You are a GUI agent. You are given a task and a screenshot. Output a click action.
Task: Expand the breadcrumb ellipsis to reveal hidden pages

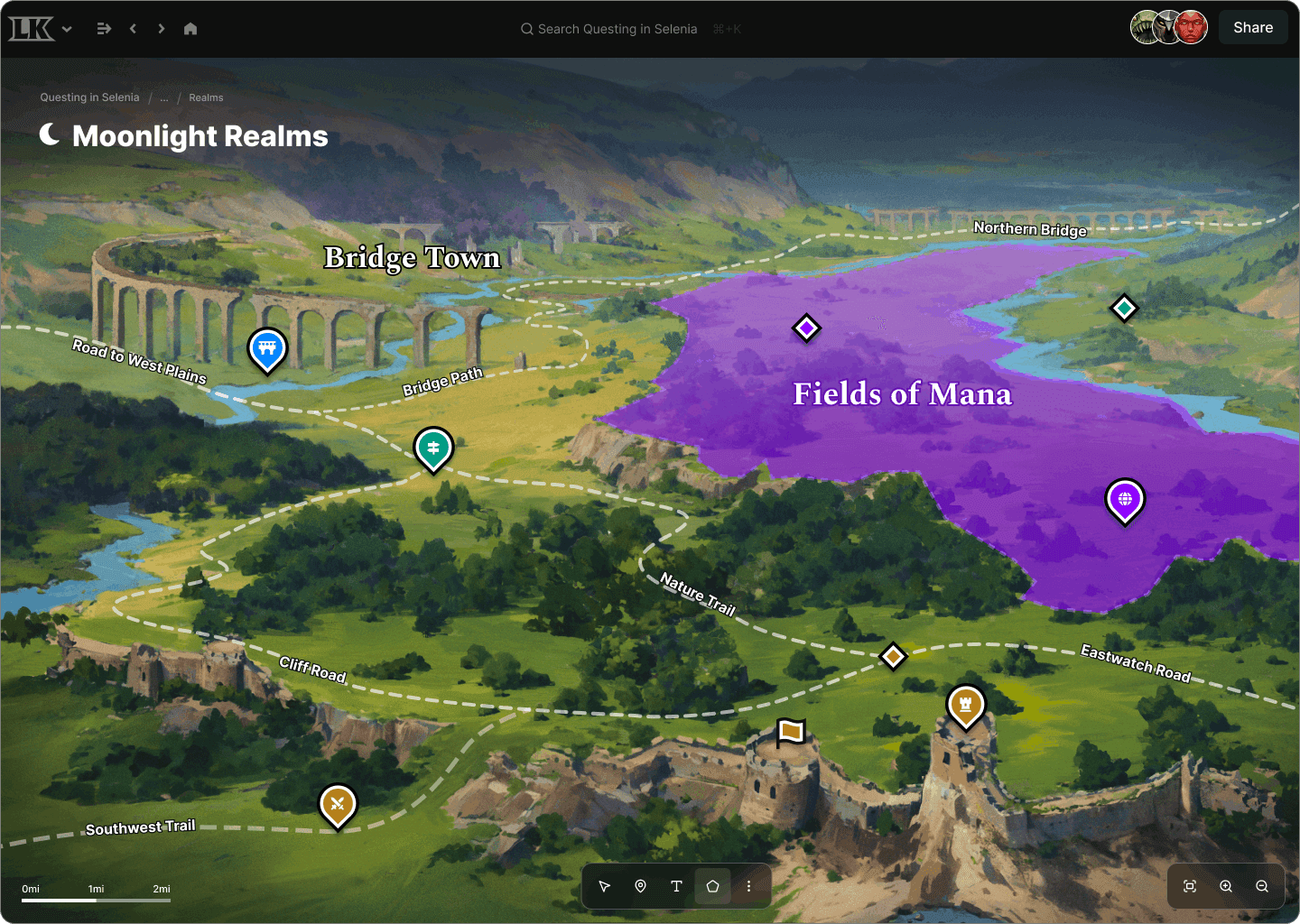click(x=164, y=97)
